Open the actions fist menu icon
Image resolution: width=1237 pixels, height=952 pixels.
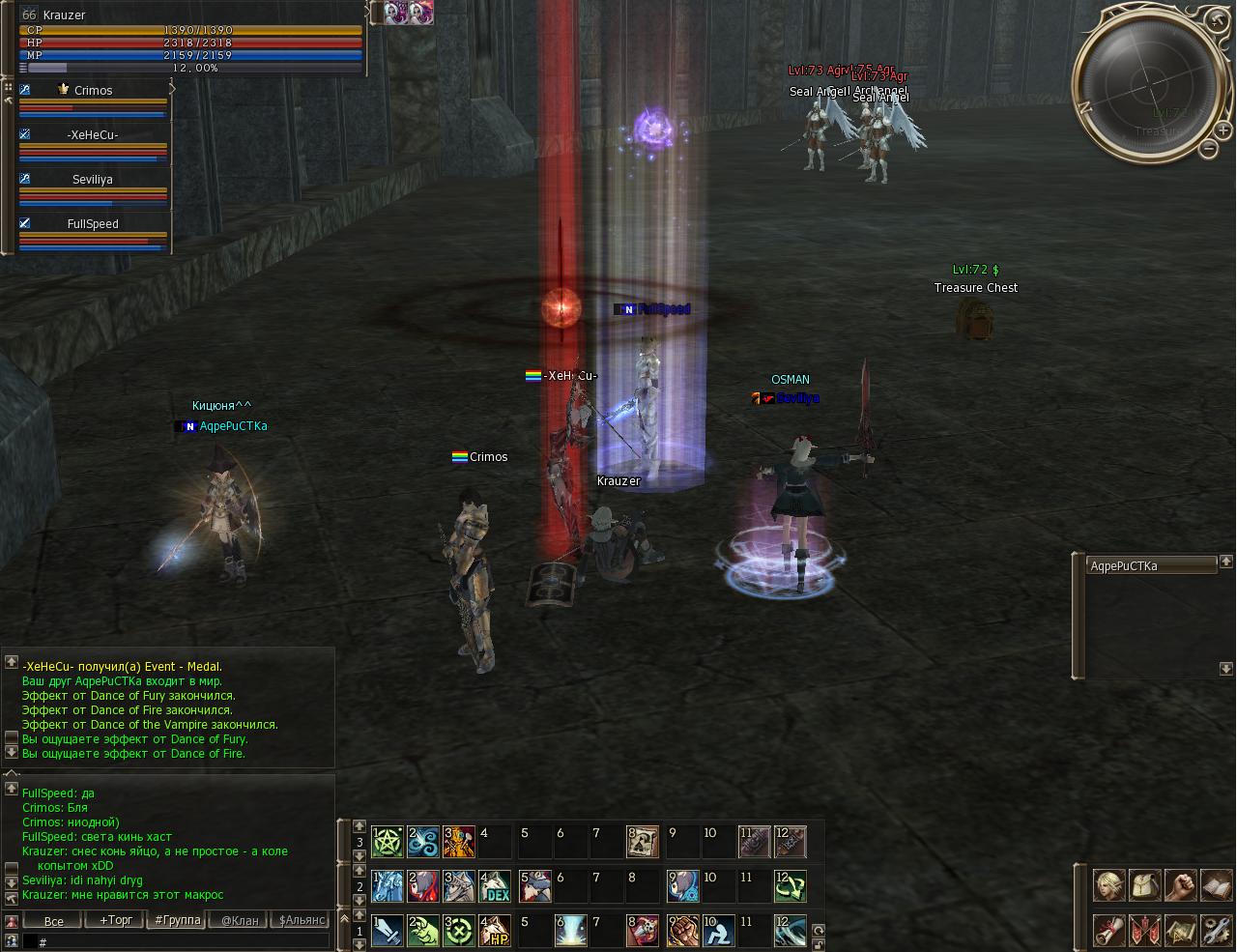point(1181,885)
